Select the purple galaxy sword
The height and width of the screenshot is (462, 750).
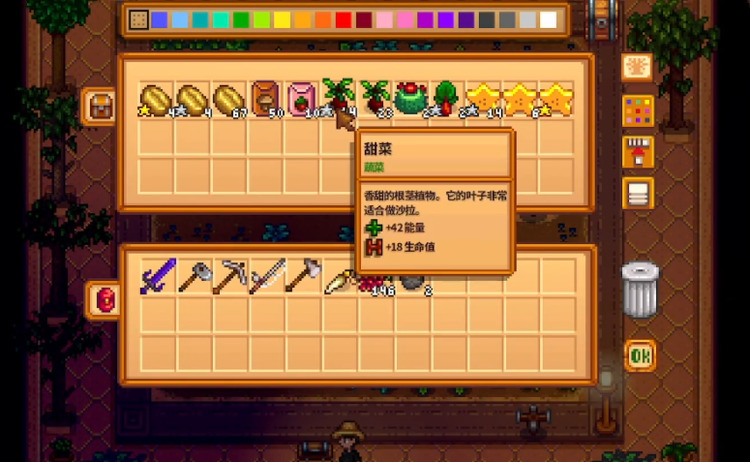click(x=157, y=276)
